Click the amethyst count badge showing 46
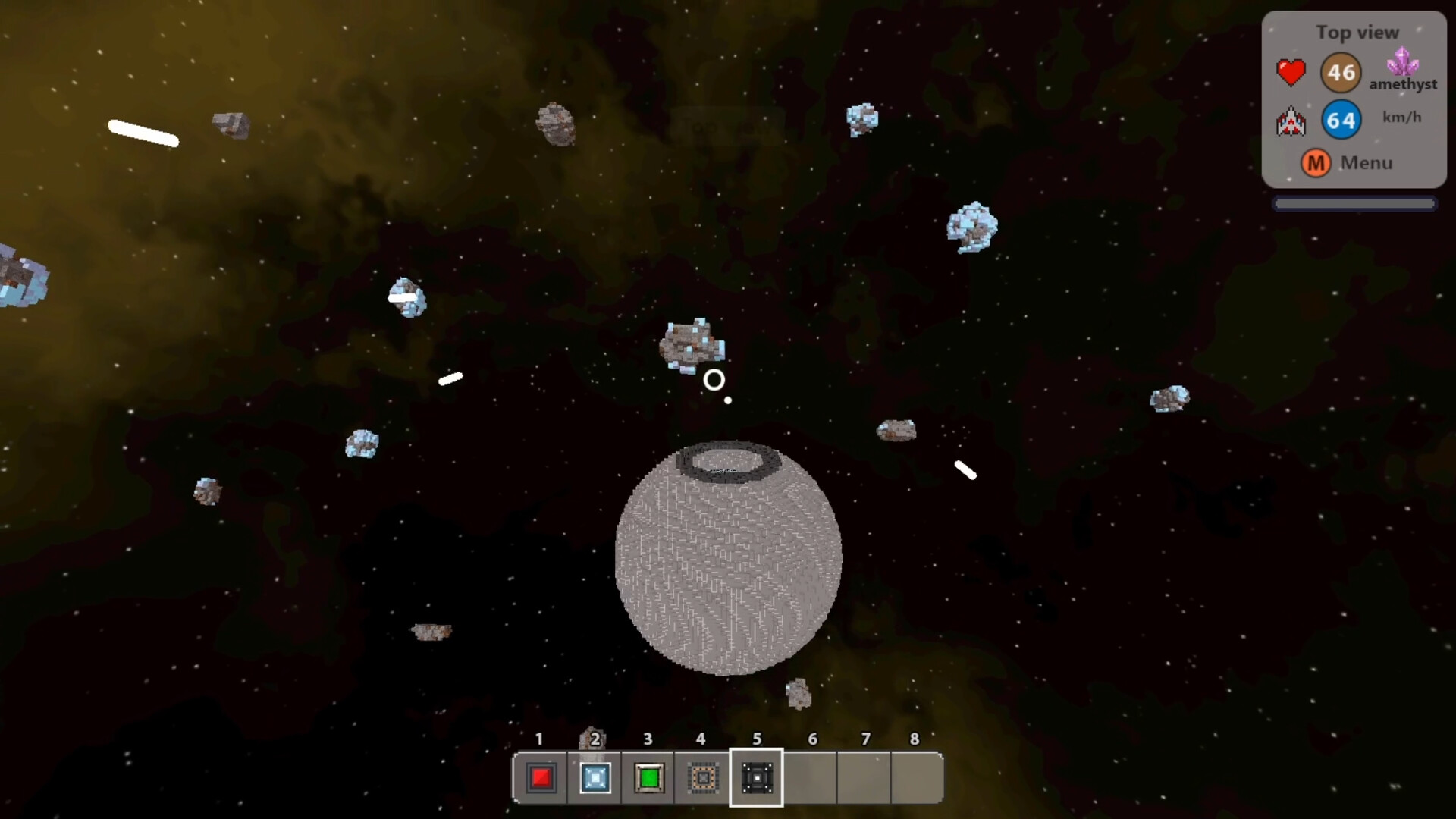The image size is (1456, 819). 1341,72
